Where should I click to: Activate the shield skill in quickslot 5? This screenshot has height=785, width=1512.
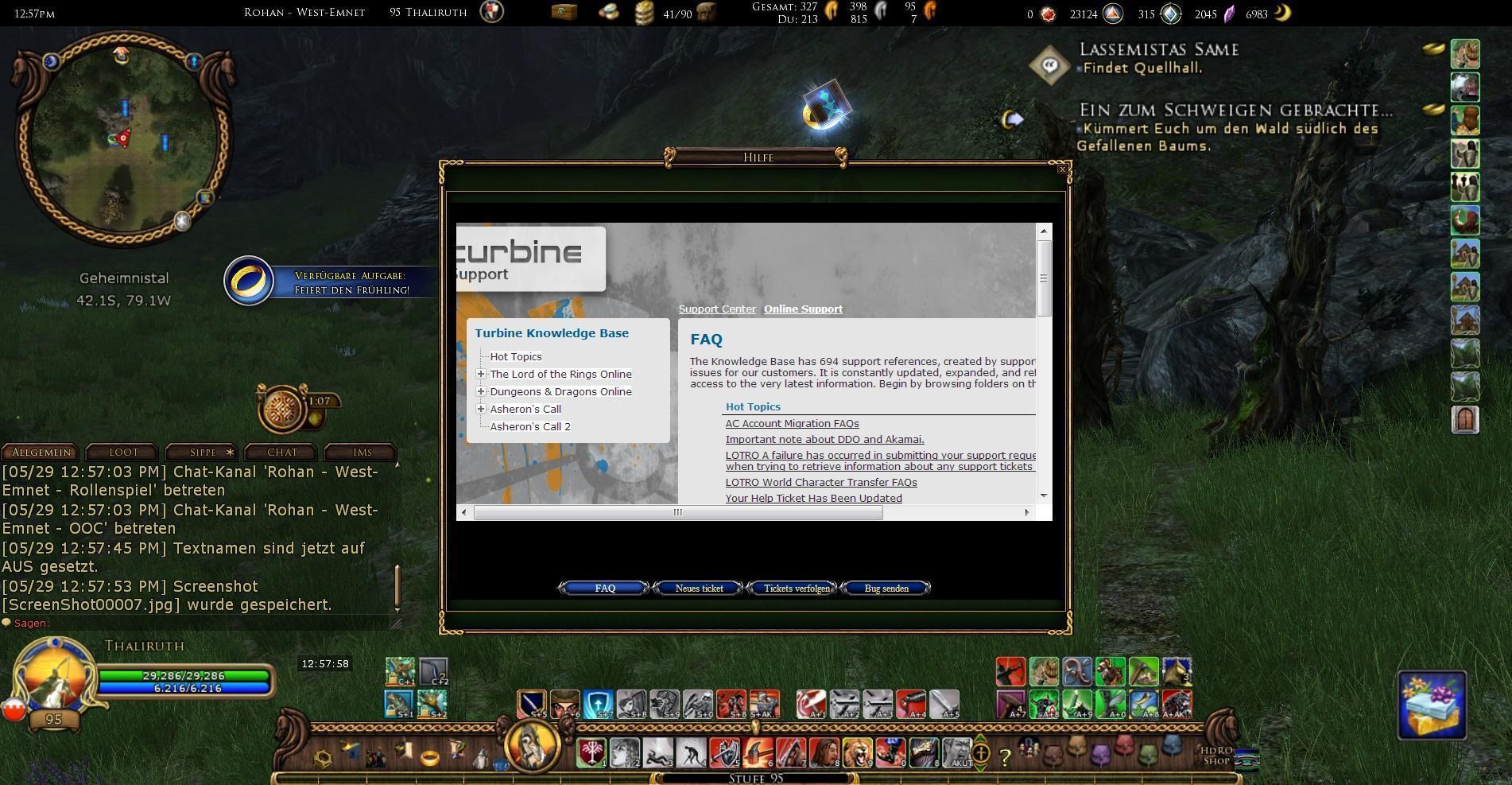tap(723, 754)
